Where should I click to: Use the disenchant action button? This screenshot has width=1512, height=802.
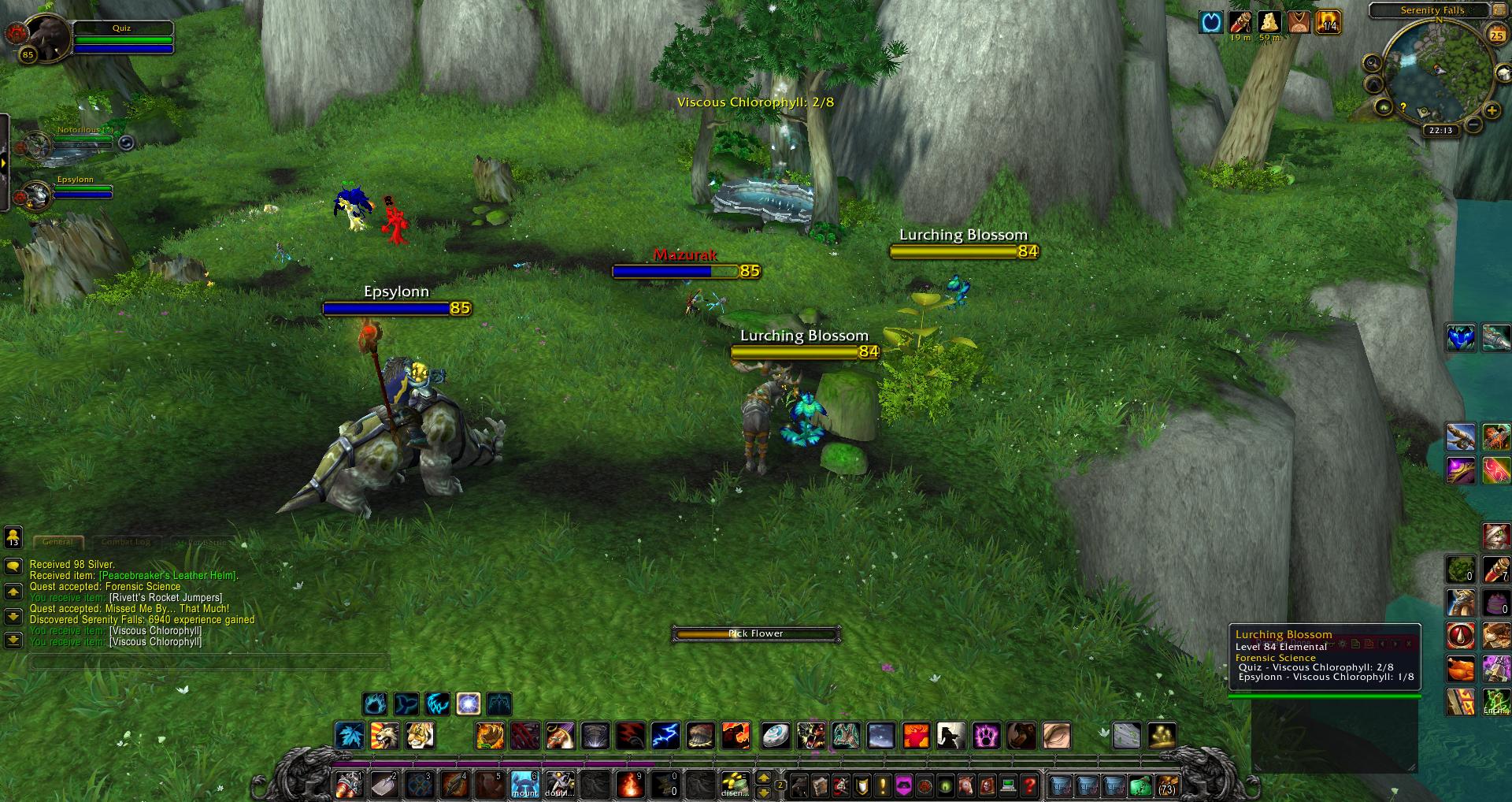click(736, 785)
